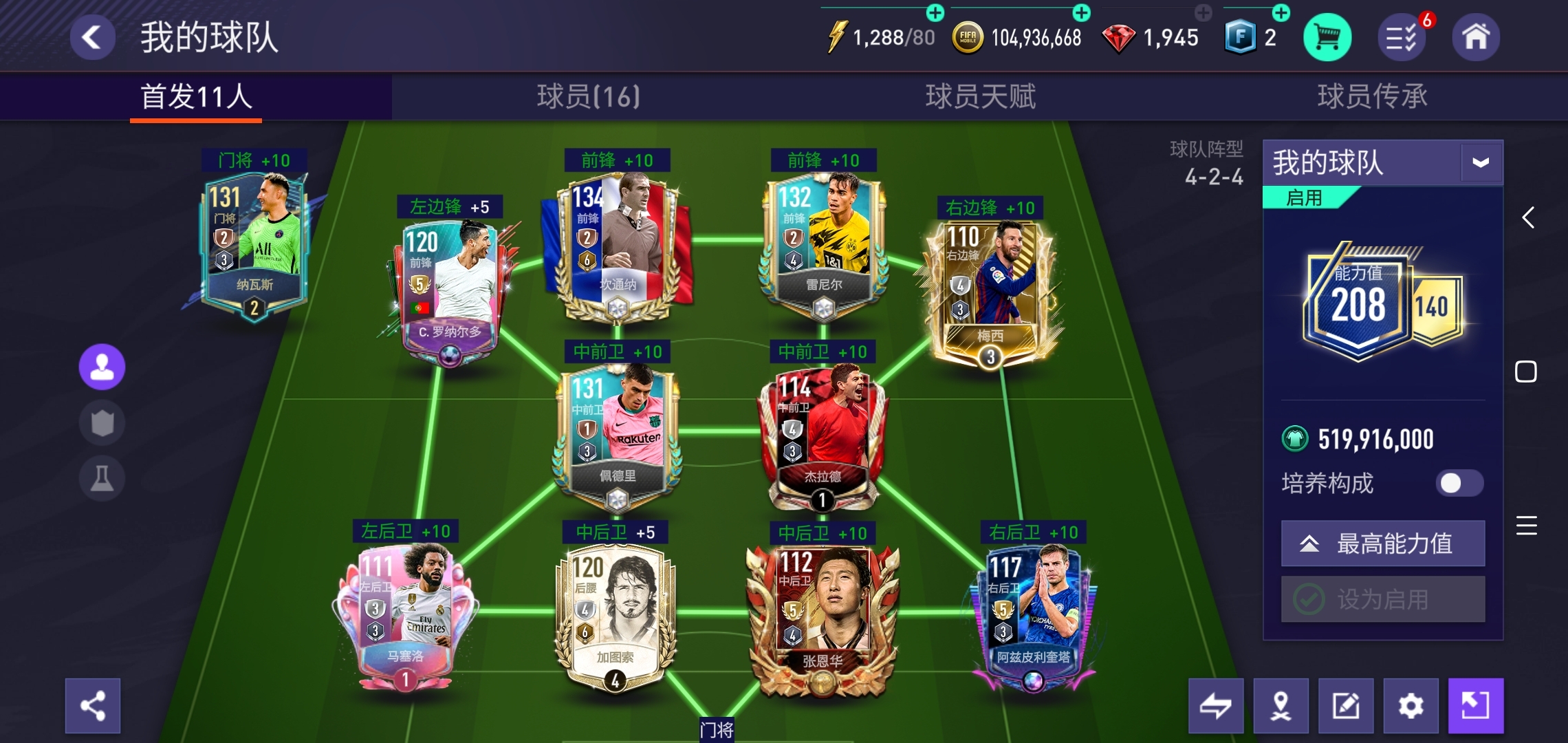This screenshot has width=1568, height=743.
Task: Toggle the 培养构成 switch
Action: click(x=1459, y=483)
